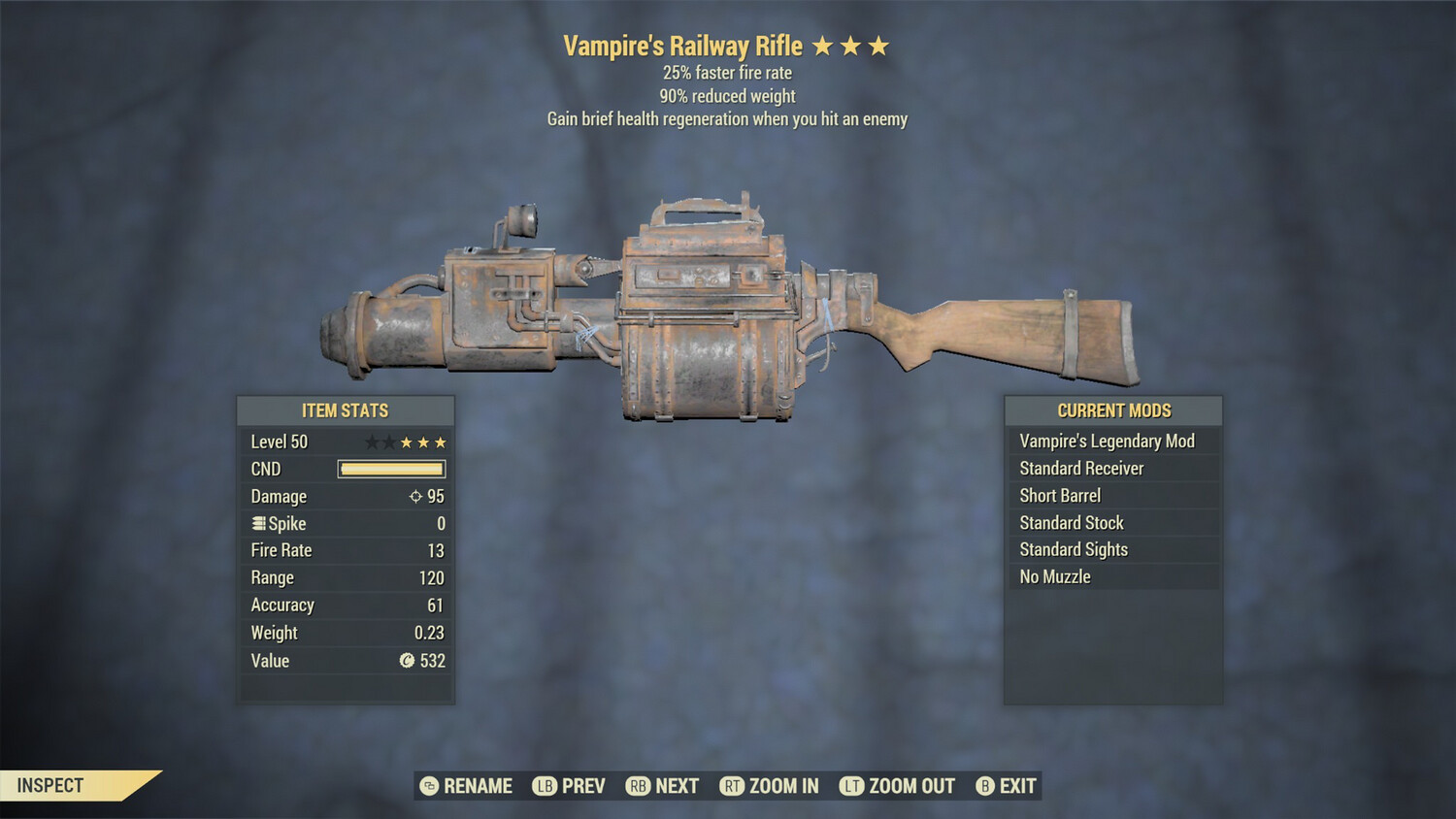The height and width of the screenshot is (819, 1456).
Task: Click the crosshair icon beside Damage 95
Action: click(415, 496)
